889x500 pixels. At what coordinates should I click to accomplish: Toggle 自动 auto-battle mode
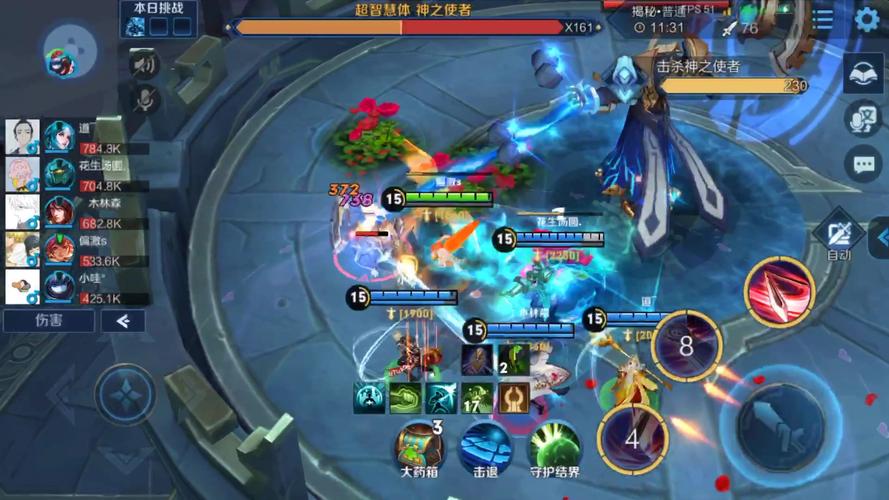[x=838, y=238]
